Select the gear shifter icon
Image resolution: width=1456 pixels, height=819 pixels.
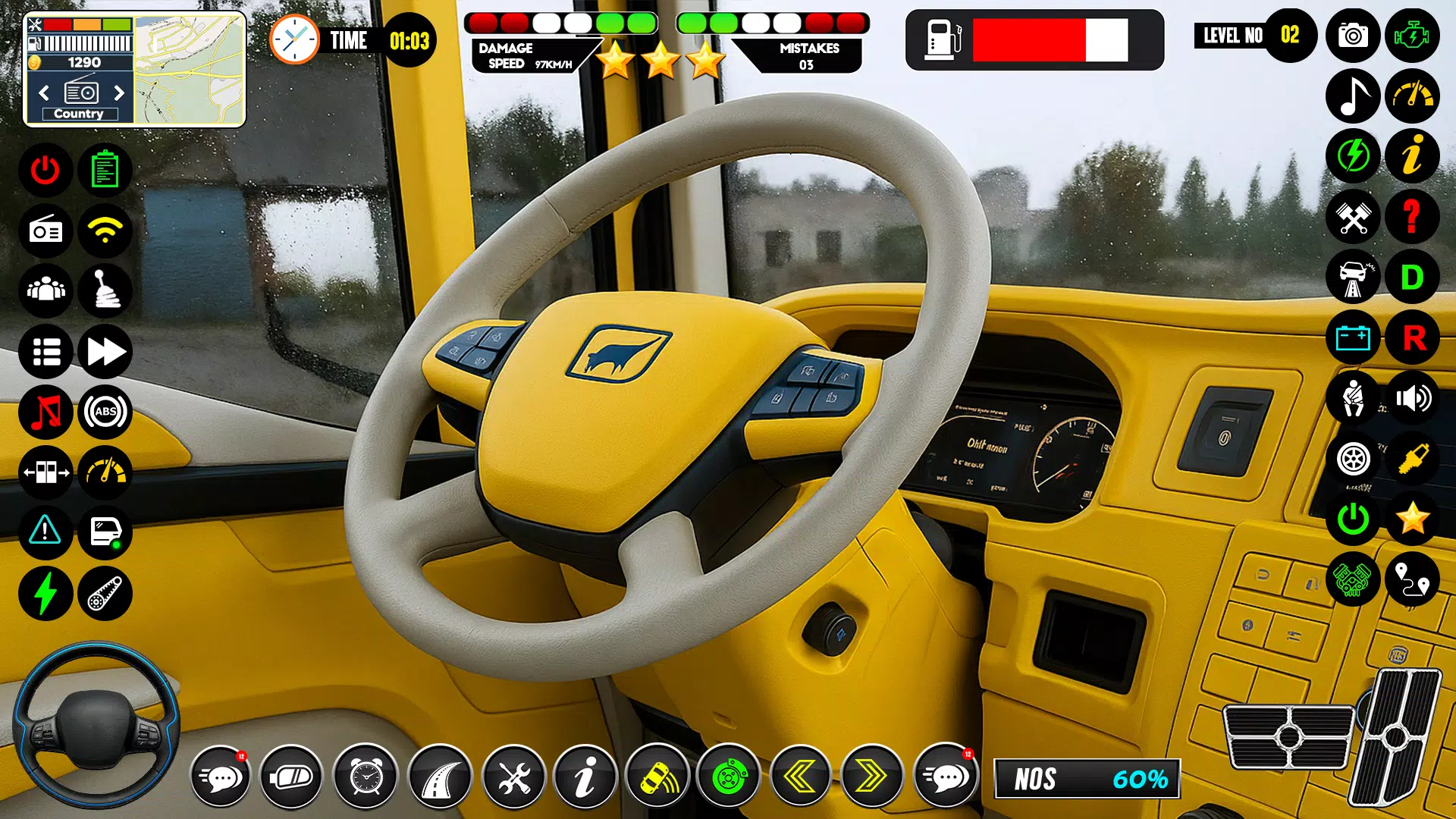105,291
